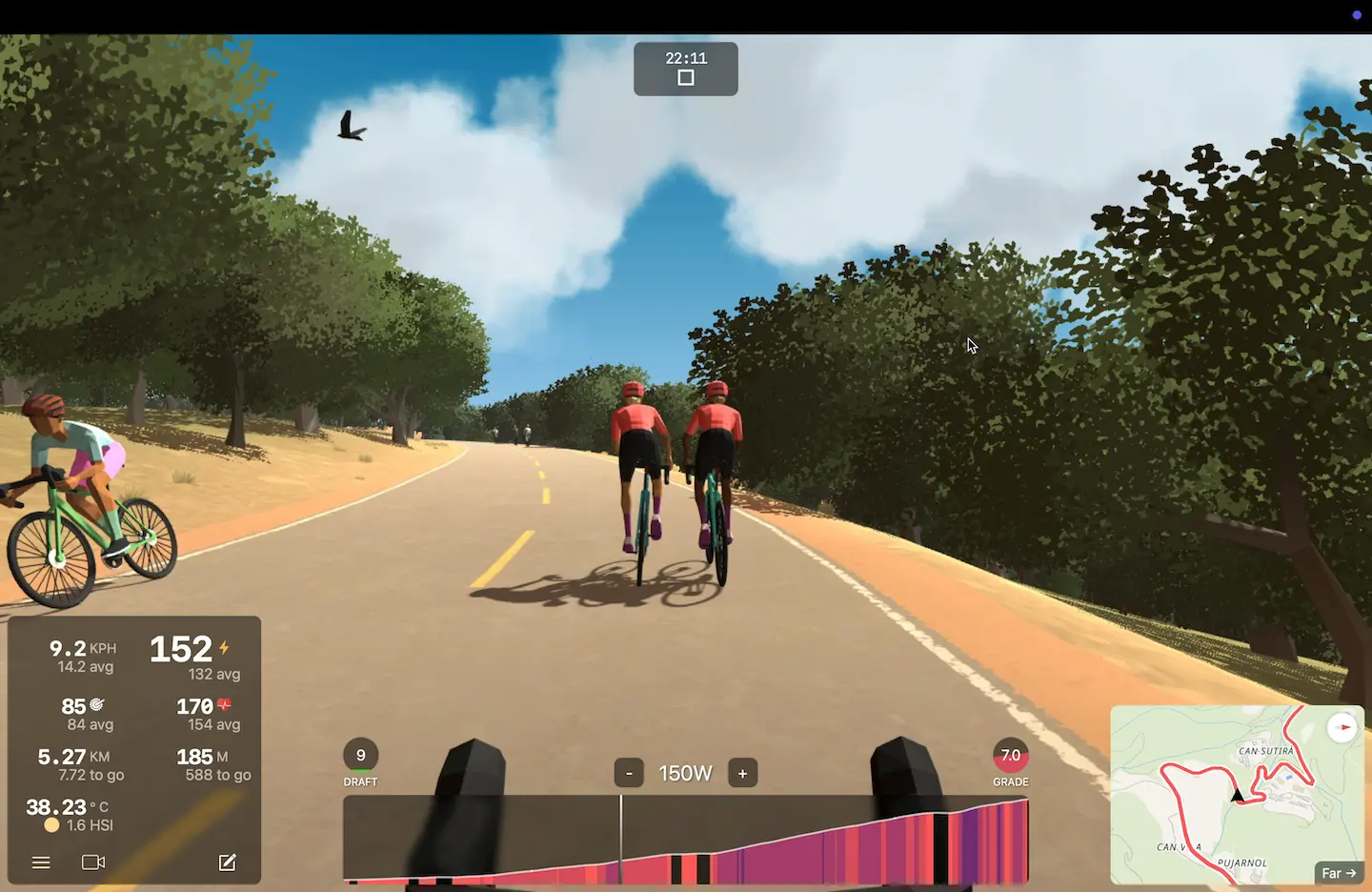The image size is (1372, 892).
Task: Click the compass arrow on the minimap
Action: pyautogui.click(x=1342, y=728)
